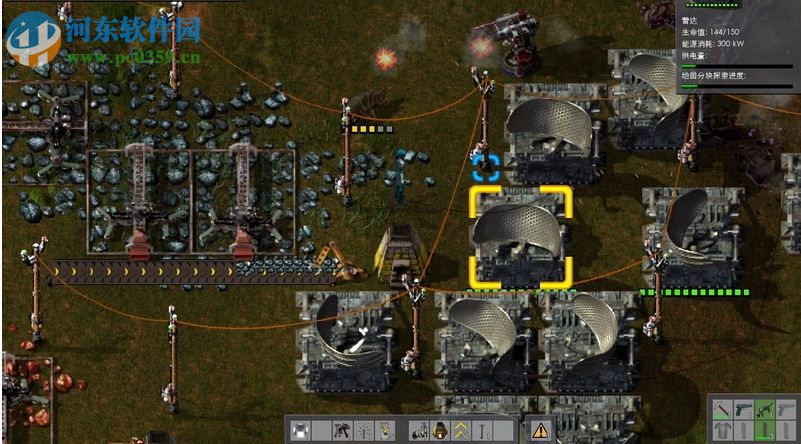Pick the mining drill hotbar slot
Screen dimensions: 801x444
(x=343, y=431)
